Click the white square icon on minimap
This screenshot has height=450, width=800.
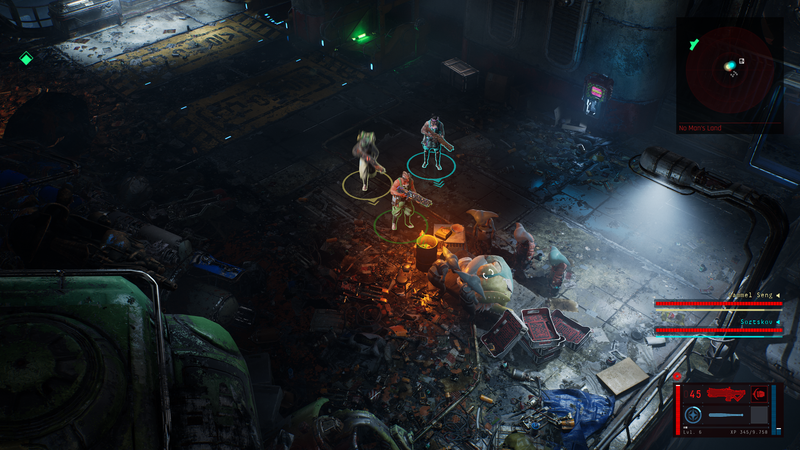(741, 61)
